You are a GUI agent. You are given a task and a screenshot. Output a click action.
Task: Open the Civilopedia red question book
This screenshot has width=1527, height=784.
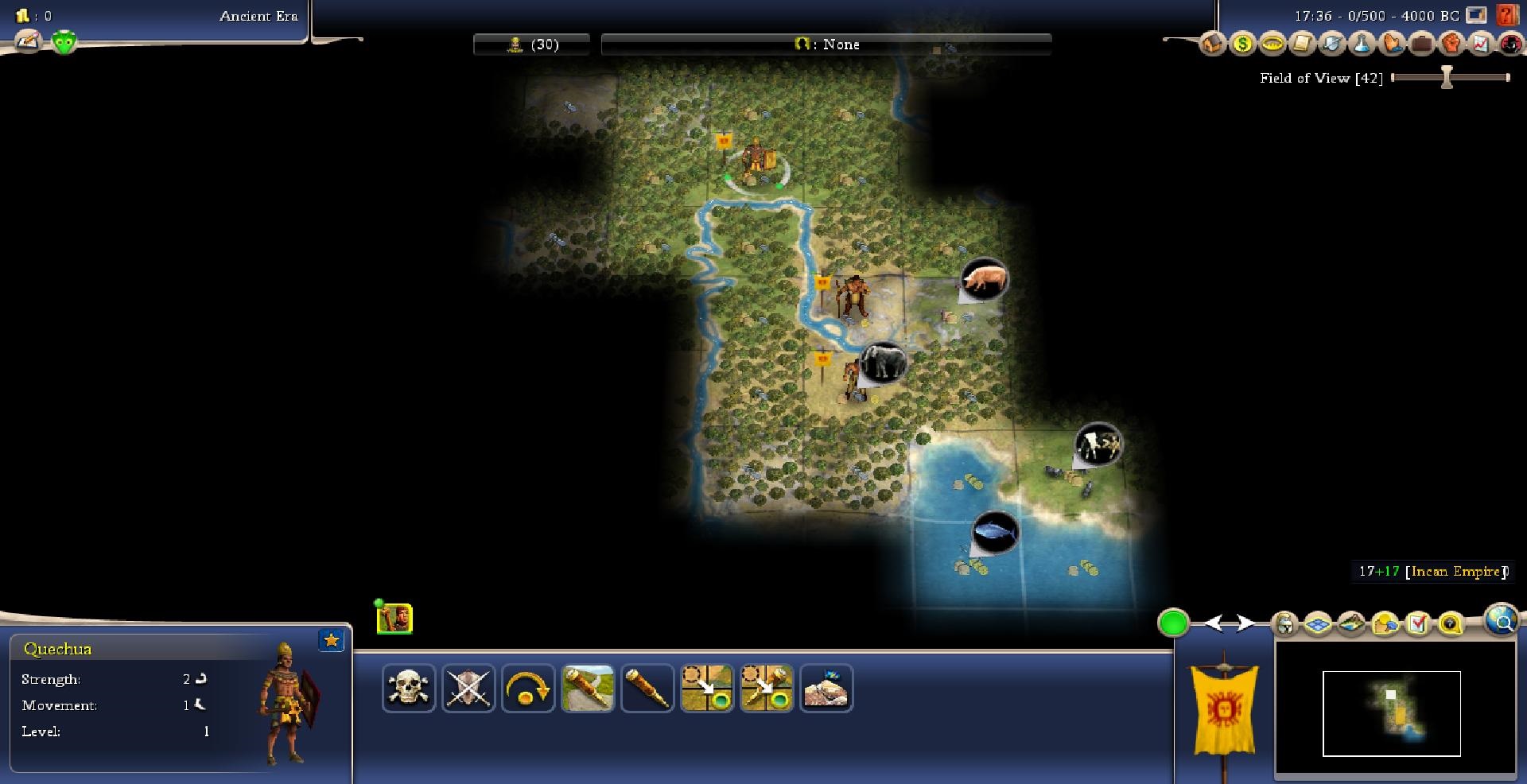[x=1506, y=15]
